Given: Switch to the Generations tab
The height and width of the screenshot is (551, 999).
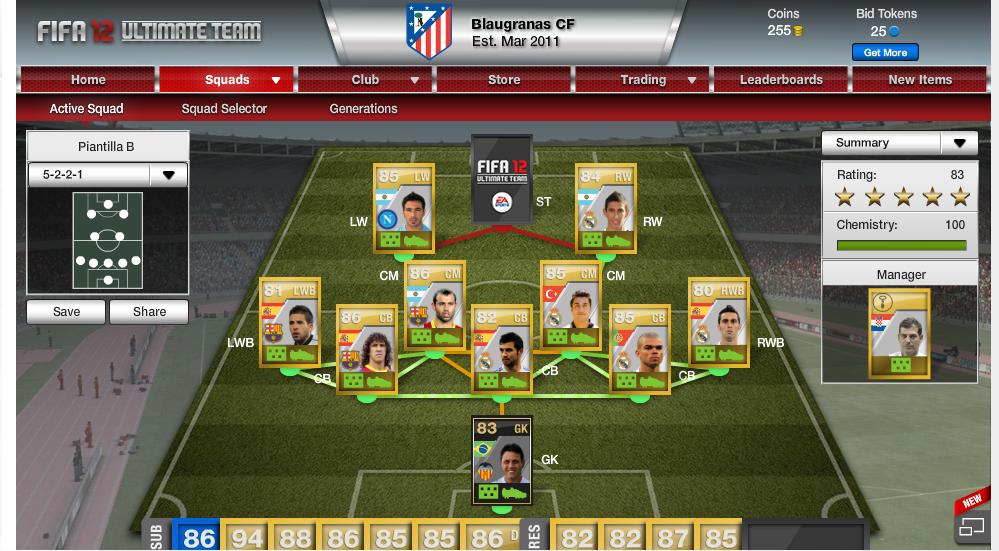Looking at the screenshot, I should point(363,109).
